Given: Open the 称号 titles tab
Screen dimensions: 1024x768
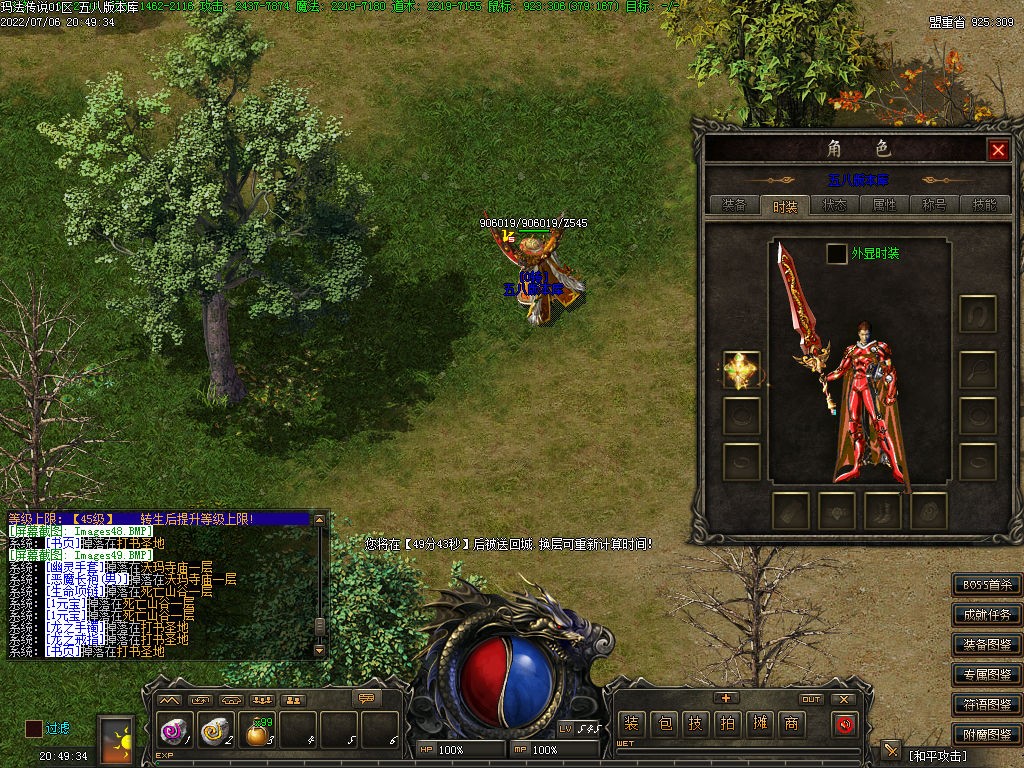Looking at the screenshot, I should [934, 205].
